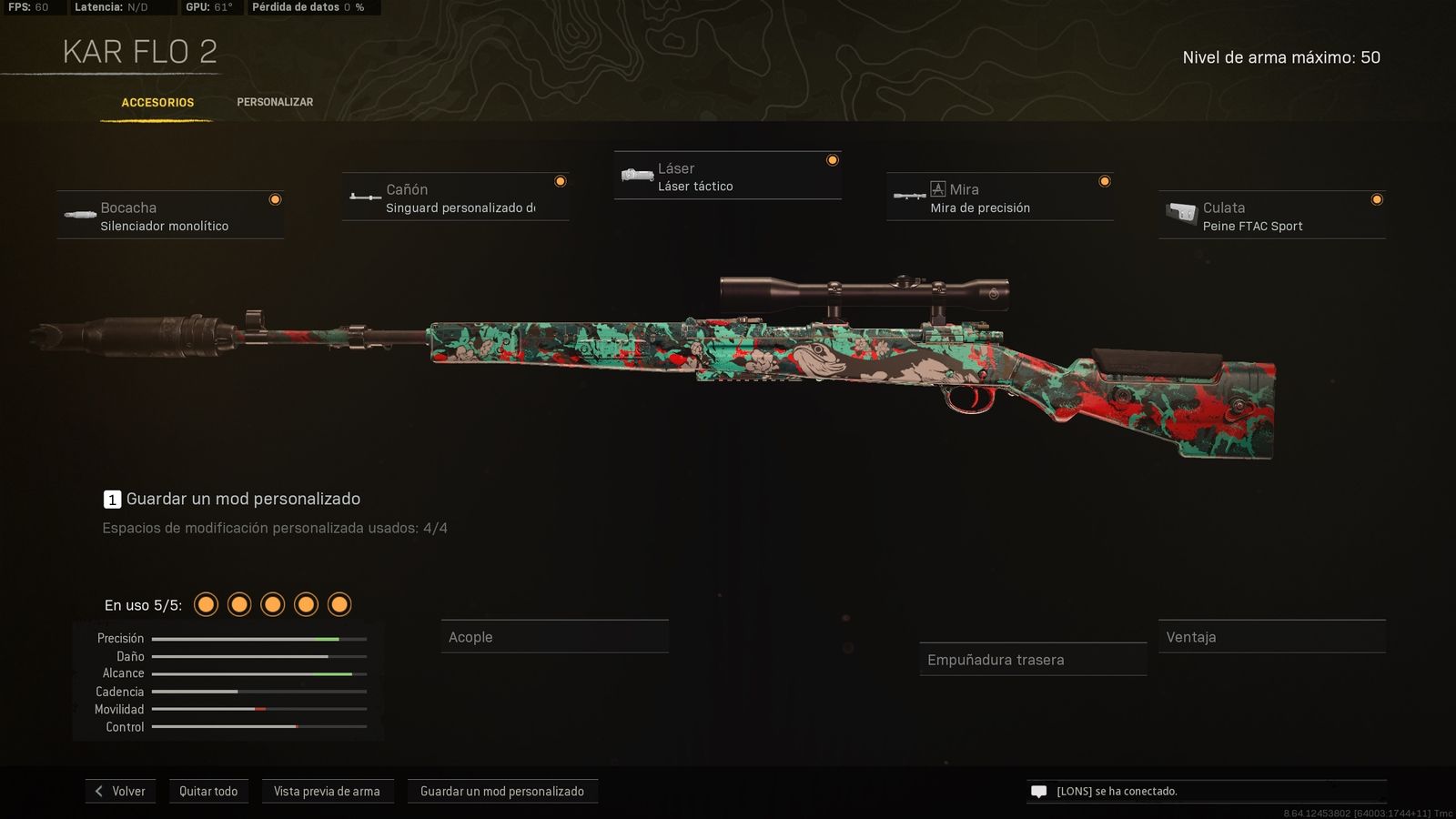Click the Culata stock icon

click(1180, 214)
